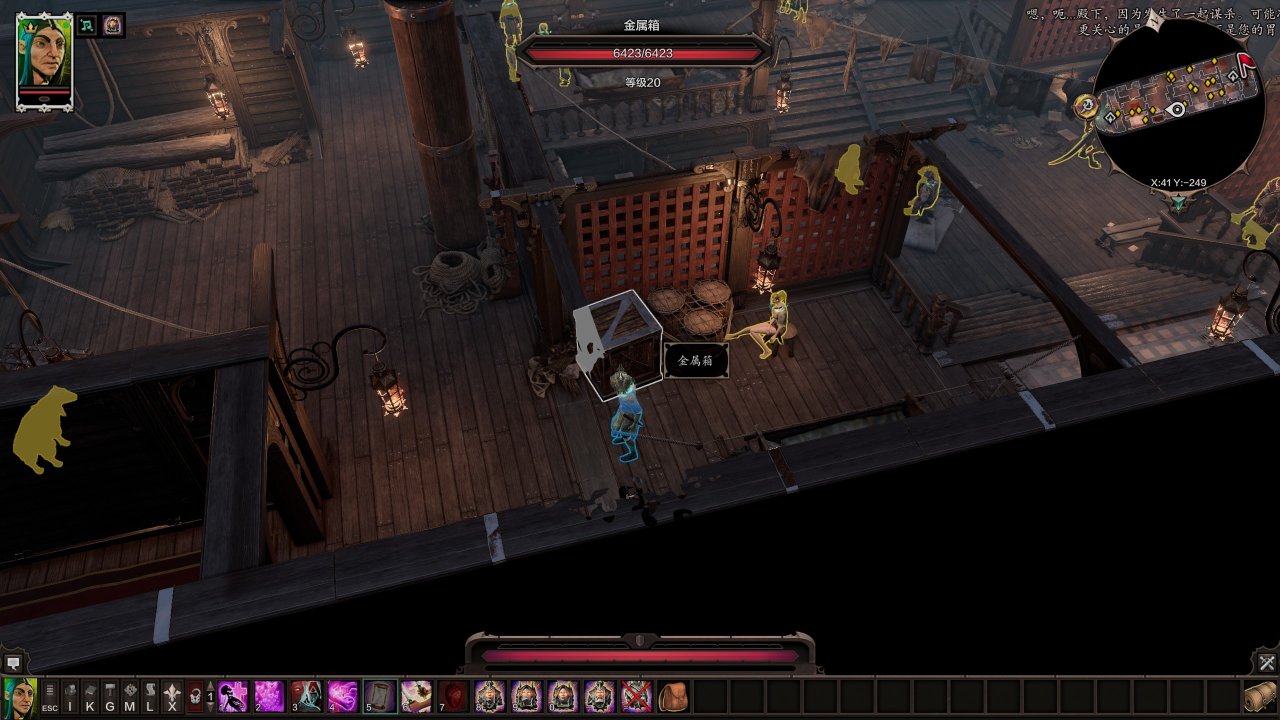Open the chat log speech bubble button
This screenshot has width=1280, height=720.
12,662
